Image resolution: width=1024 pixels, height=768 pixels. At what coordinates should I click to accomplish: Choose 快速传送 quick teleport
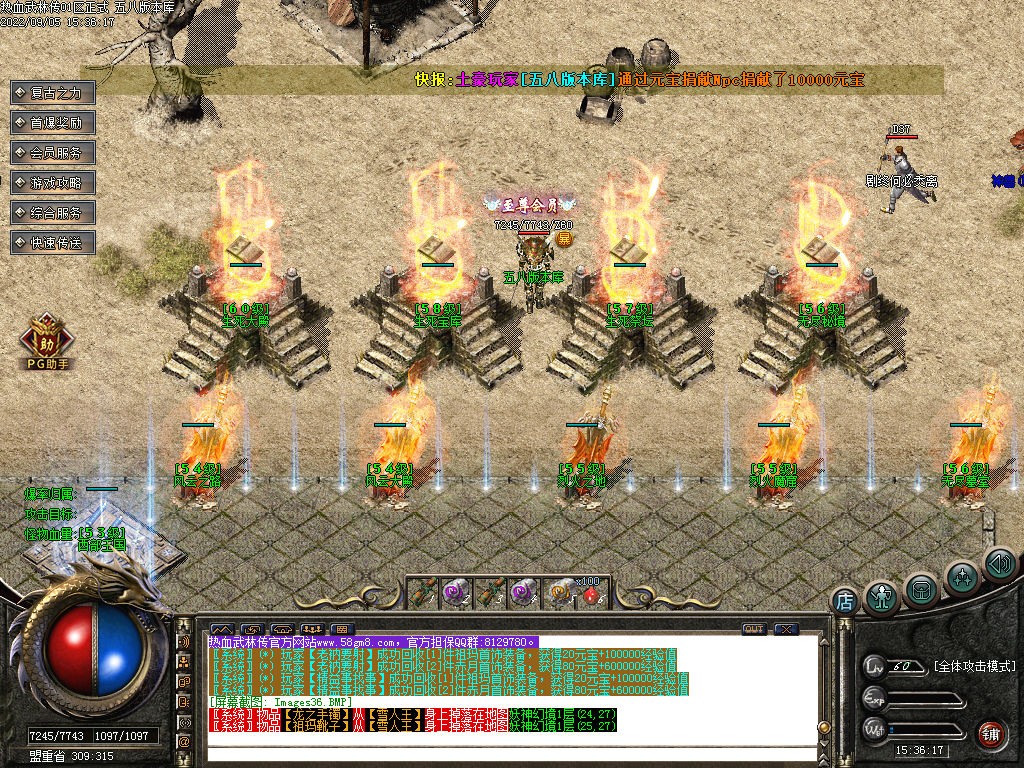click(53, 243)
